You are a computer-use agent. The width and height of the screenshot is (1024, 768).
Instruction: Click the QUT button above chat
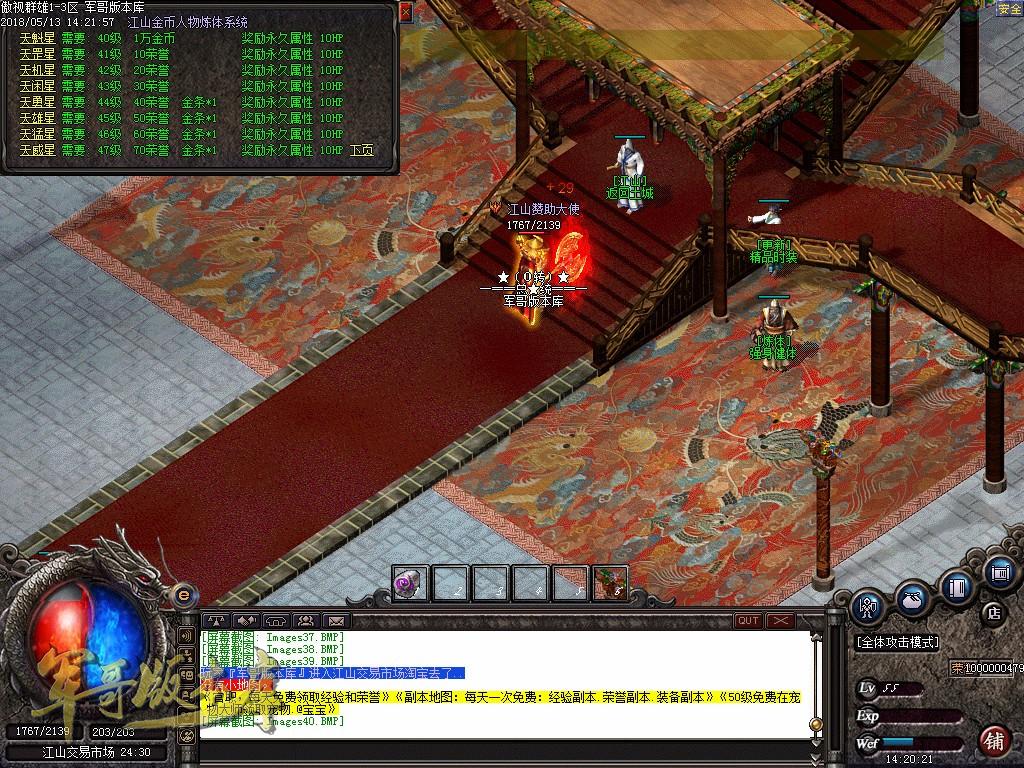(748, 621)
